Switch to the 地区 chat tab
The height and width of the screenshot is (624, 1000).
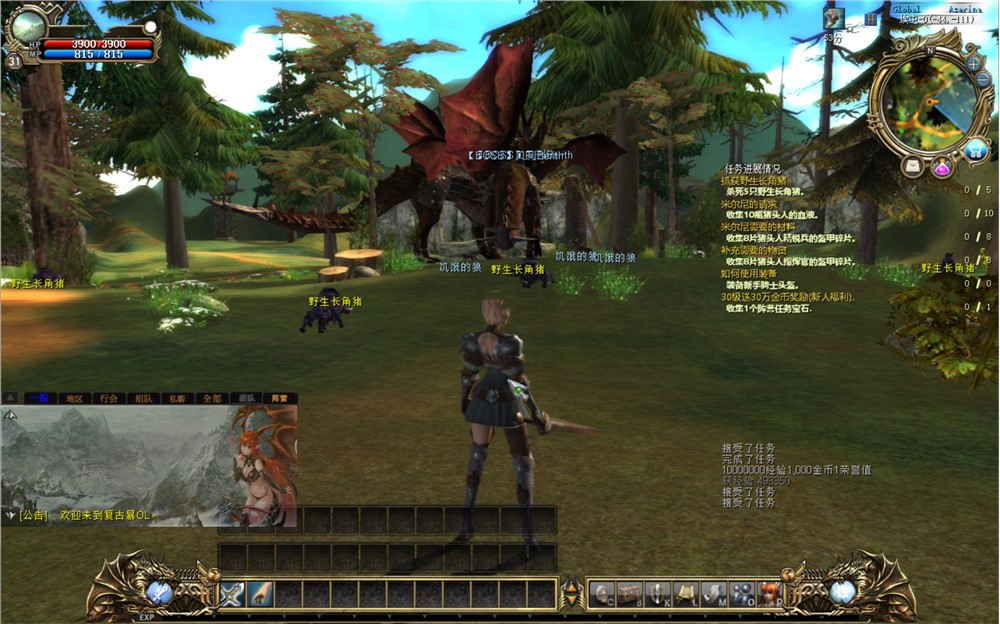[x=74, y=398]
